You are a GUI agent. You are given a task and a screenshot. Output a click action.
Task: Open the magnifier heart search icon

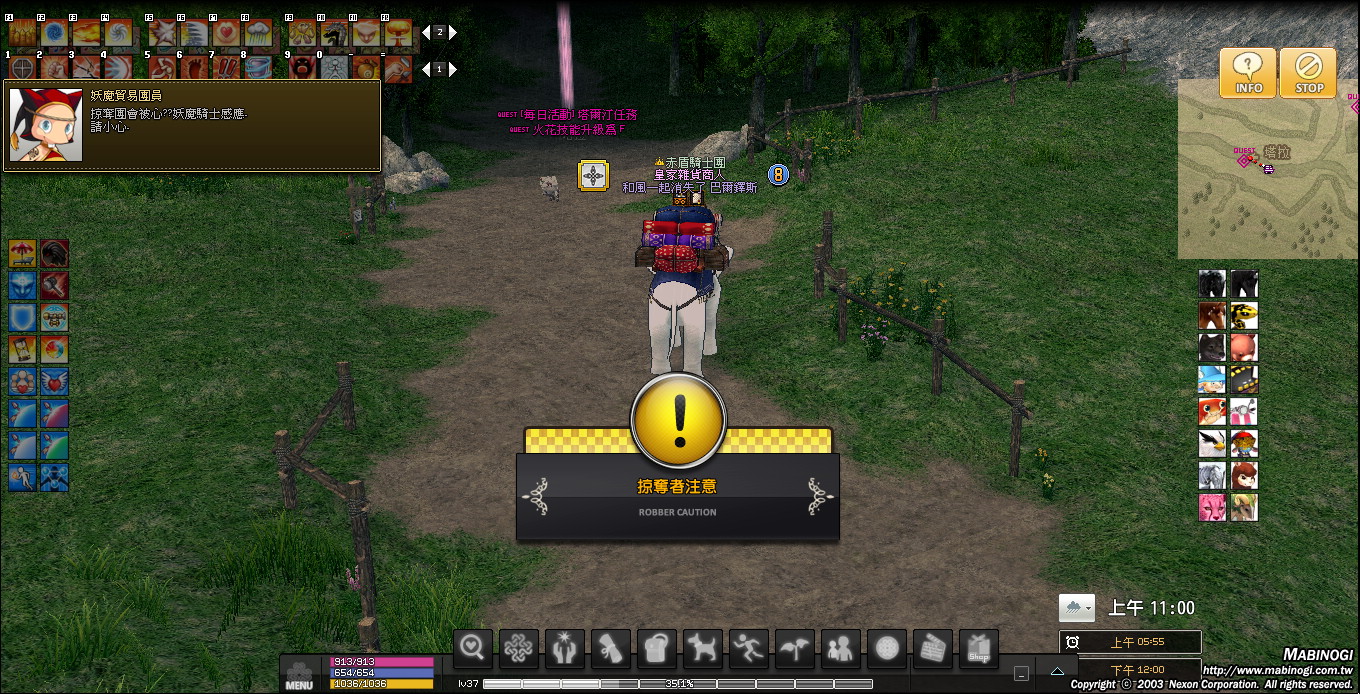pos(473,649)
